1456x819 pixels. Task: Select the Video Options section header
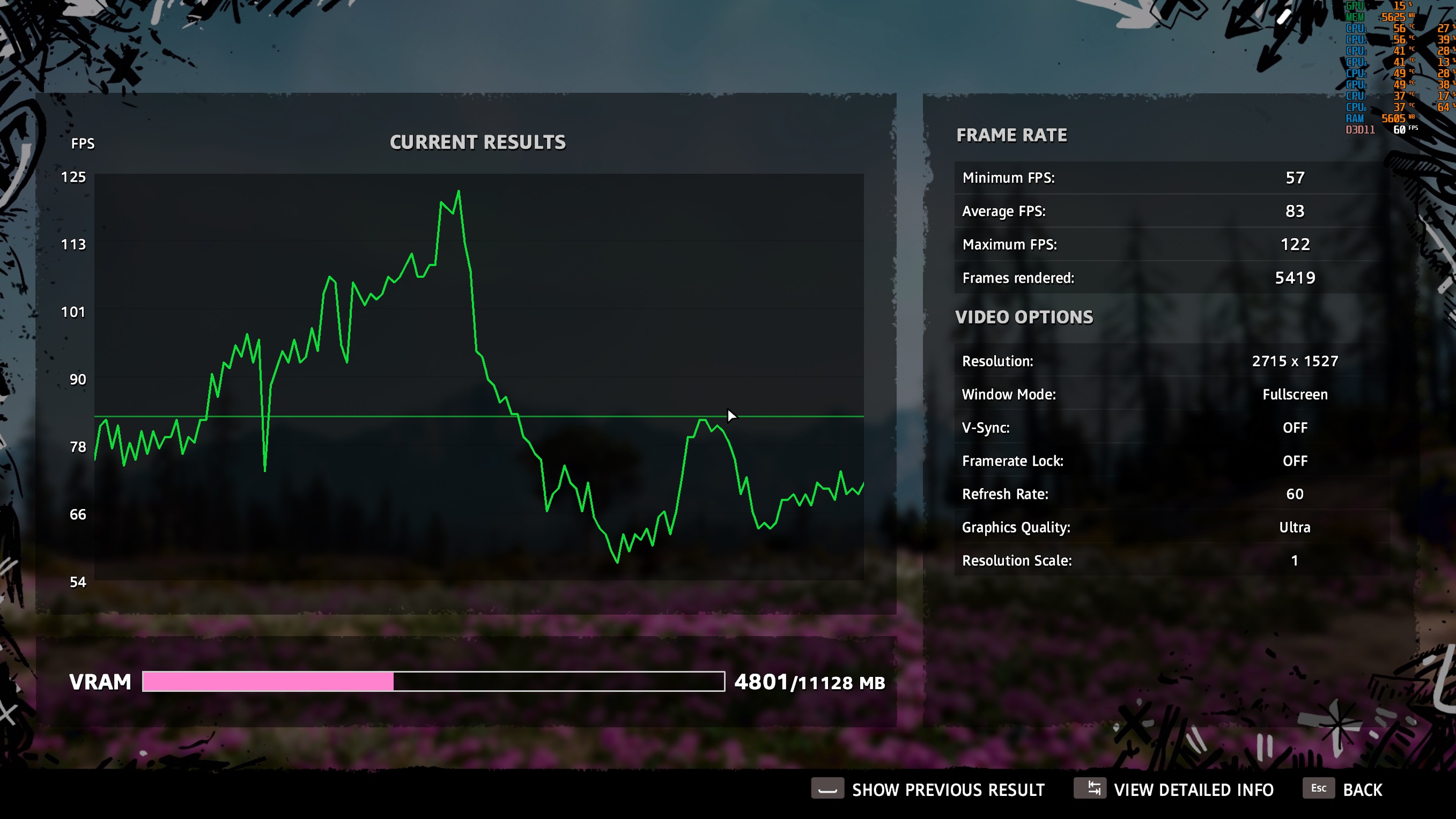tap(1024, 316)
